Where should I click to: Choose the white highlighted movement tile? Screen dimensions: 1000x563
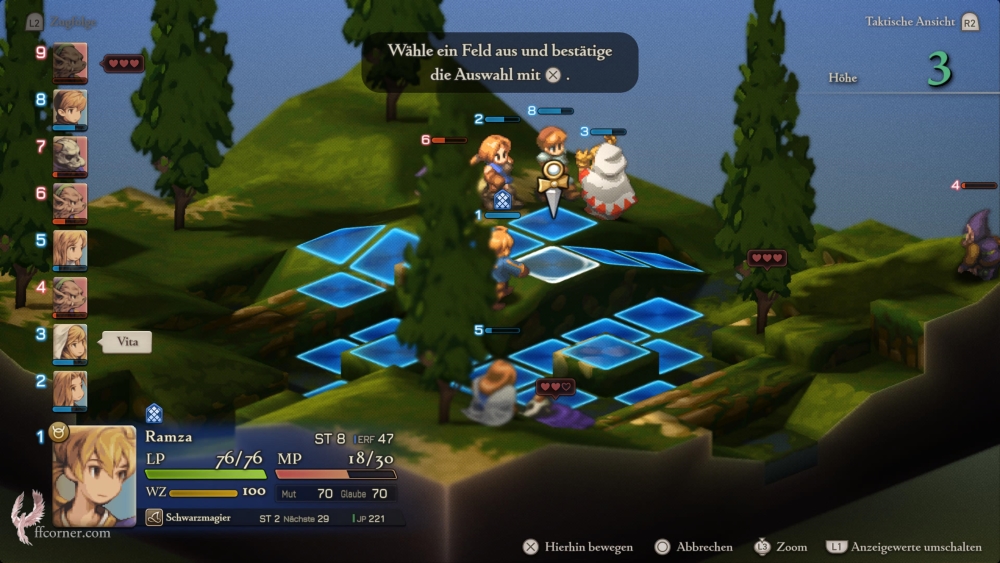pyautogui.click(x=556, y=263)
